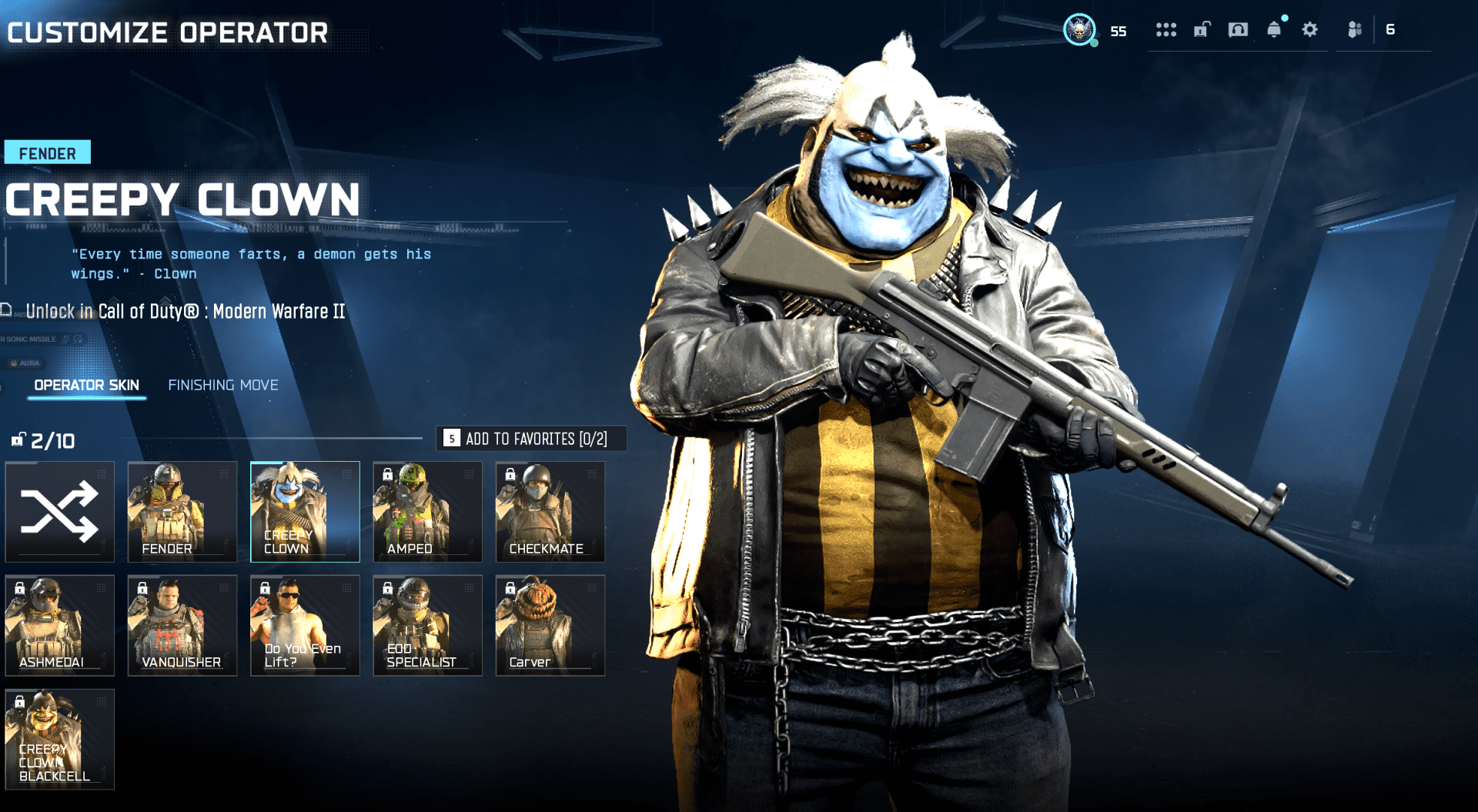Select the Creepy Clown Blackcell skin
Viewport: 1478px width, 812px height.
(x=60, y=739)
